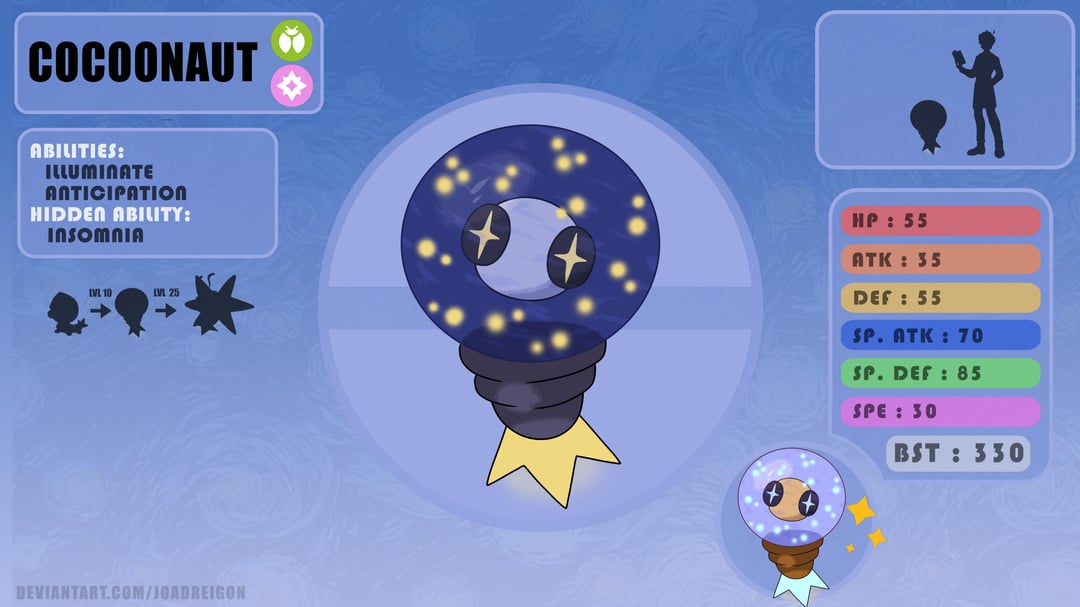Select the Insomnia hidden ability entry
Screen dimensions: 1080x607
tap(95, 236)
